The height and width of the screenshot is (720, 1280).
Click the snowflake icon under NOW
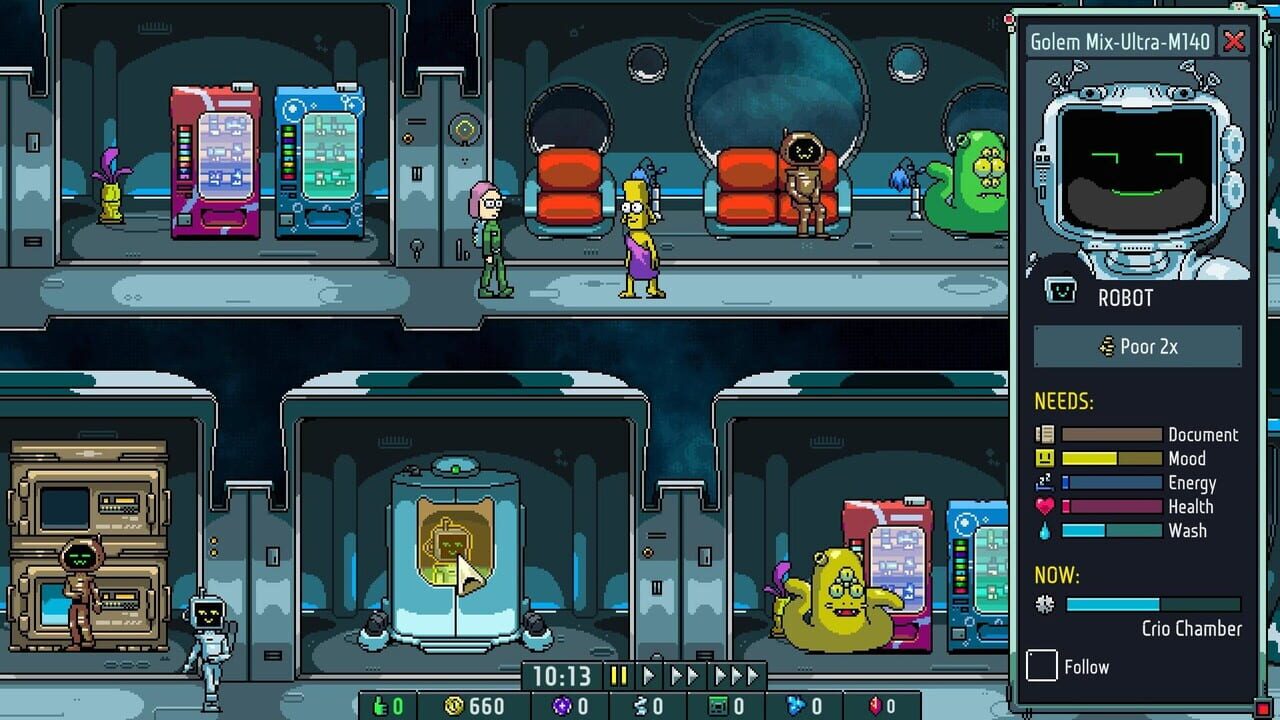[1044, 603]
